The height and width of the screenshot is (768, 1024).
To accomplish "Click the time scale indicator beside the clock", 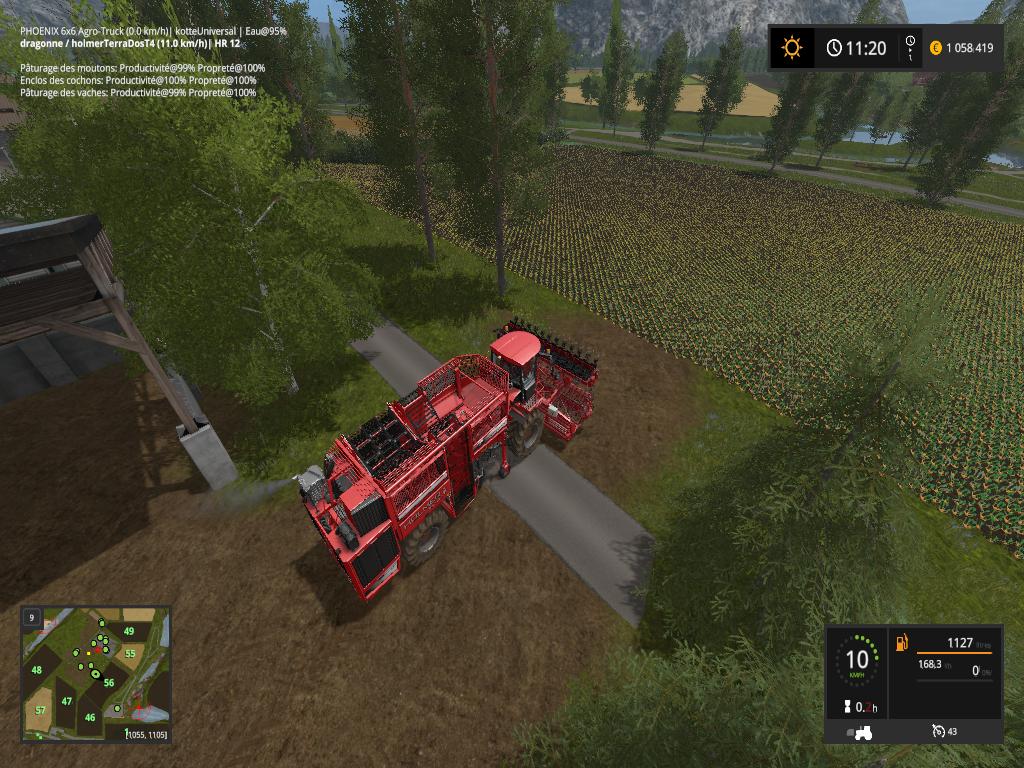I will tap(910, 47).
